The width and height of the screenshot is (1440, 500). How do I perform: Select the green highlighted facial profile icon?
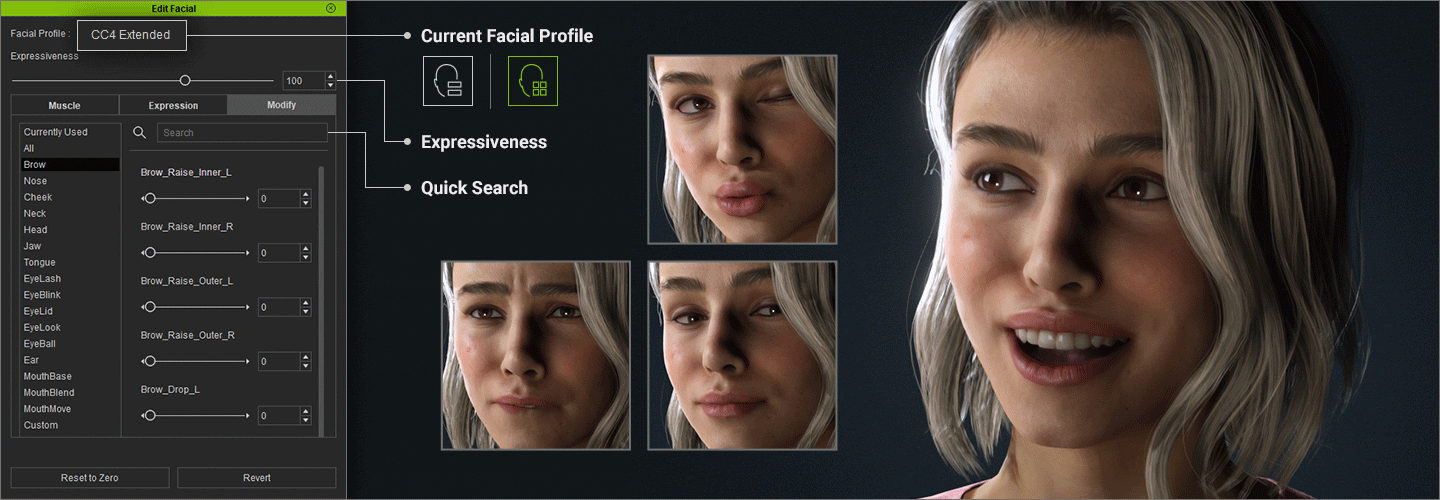533,81
